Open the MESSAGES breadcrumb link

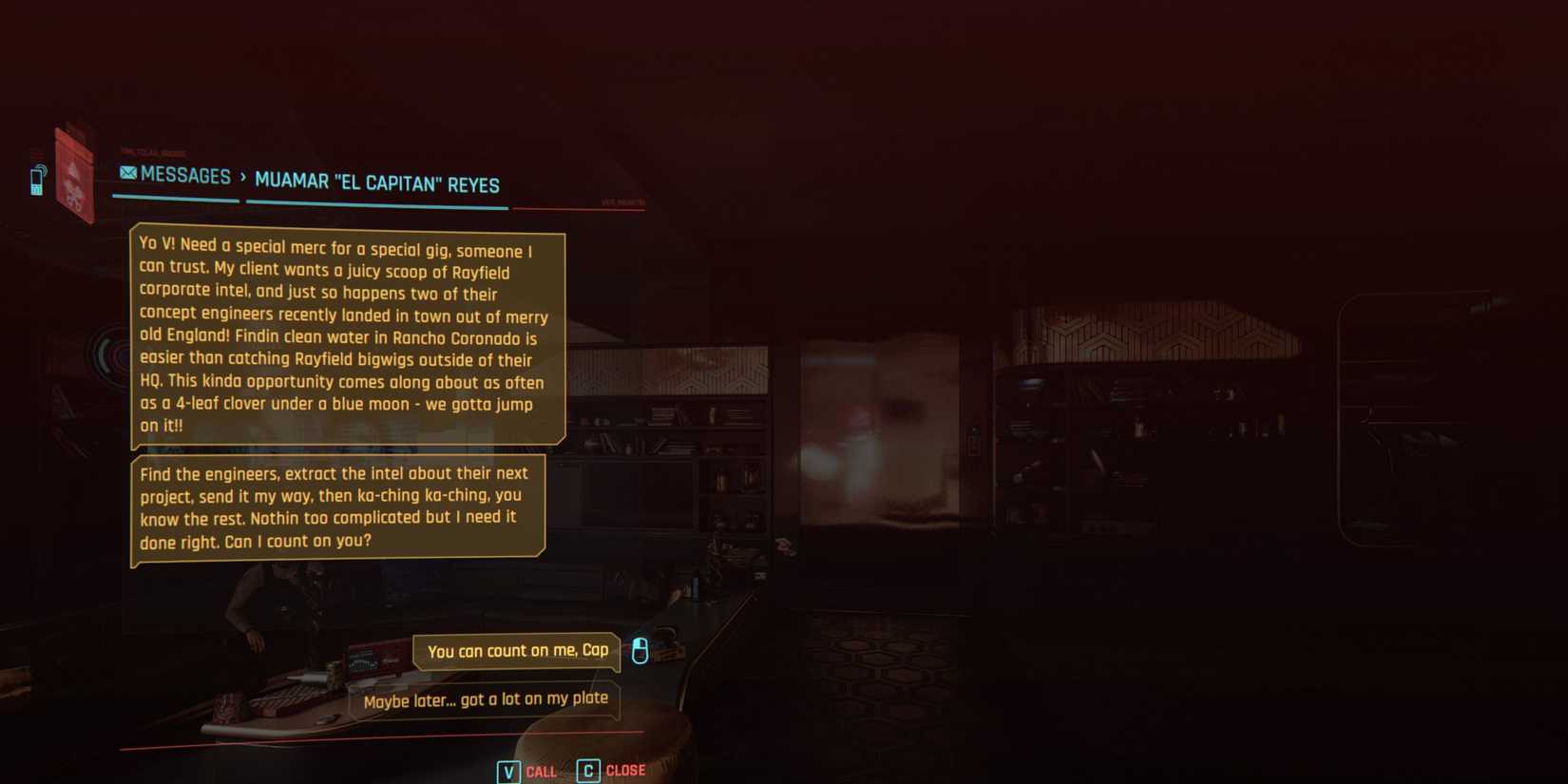coord(186,176)
